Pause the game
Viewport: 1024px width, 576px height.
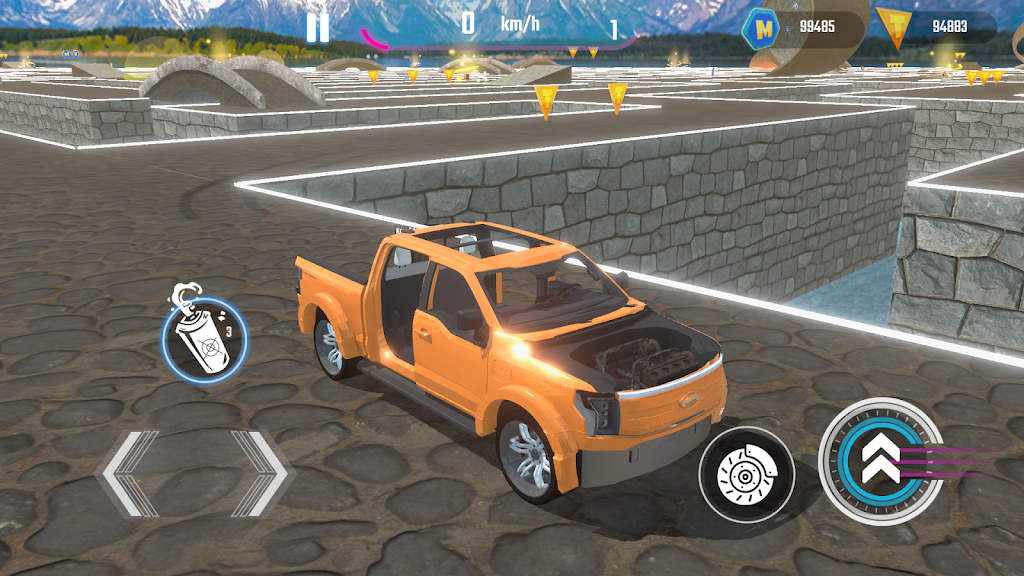317,27
